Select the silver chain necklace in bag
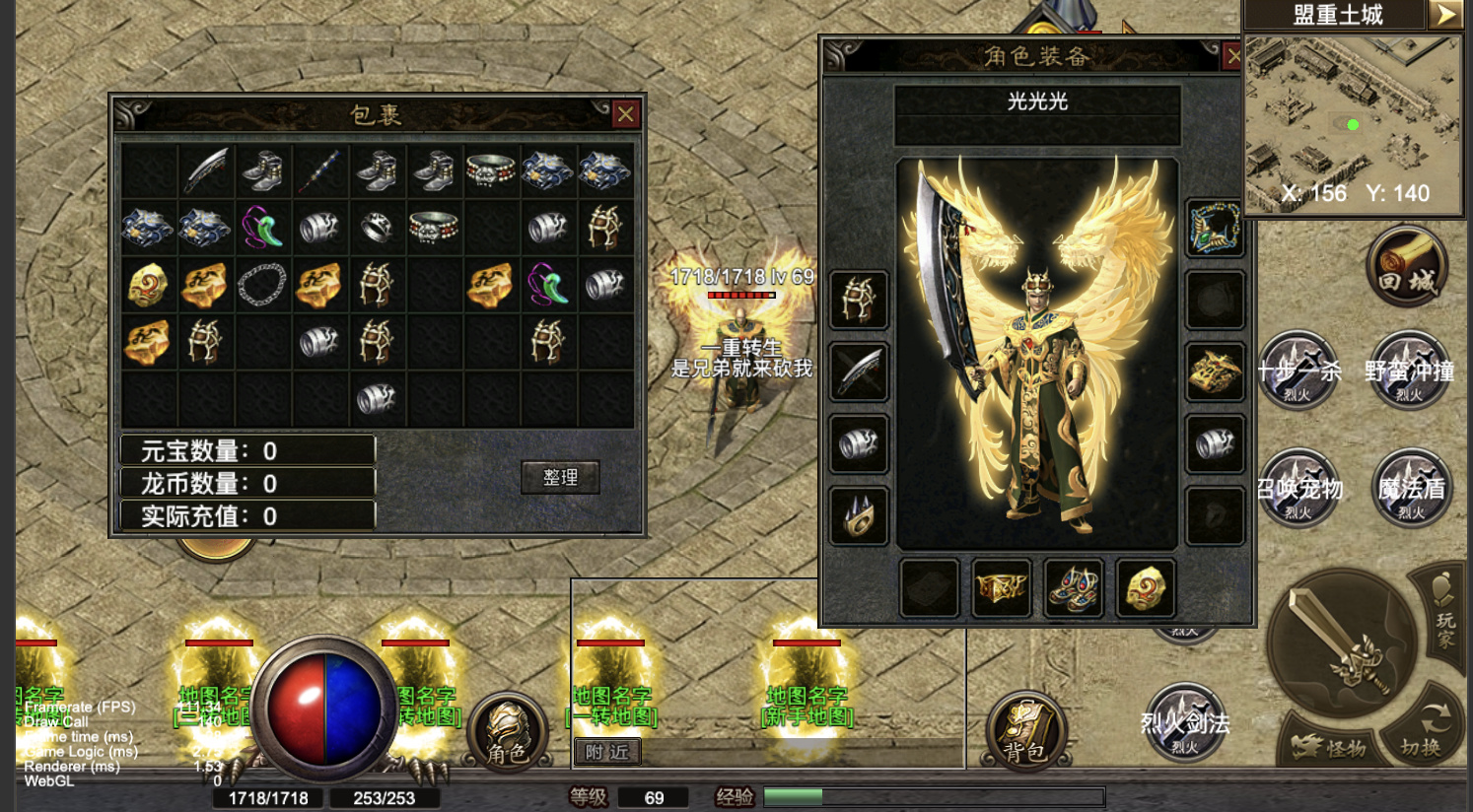This screenshot has height=812, width=1473. tap(262, 285)
